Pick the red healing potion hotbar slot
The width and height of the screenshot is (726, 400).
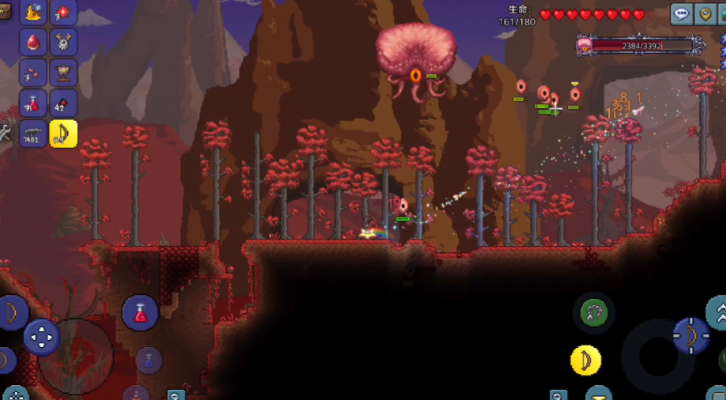[x=33, y=103]
